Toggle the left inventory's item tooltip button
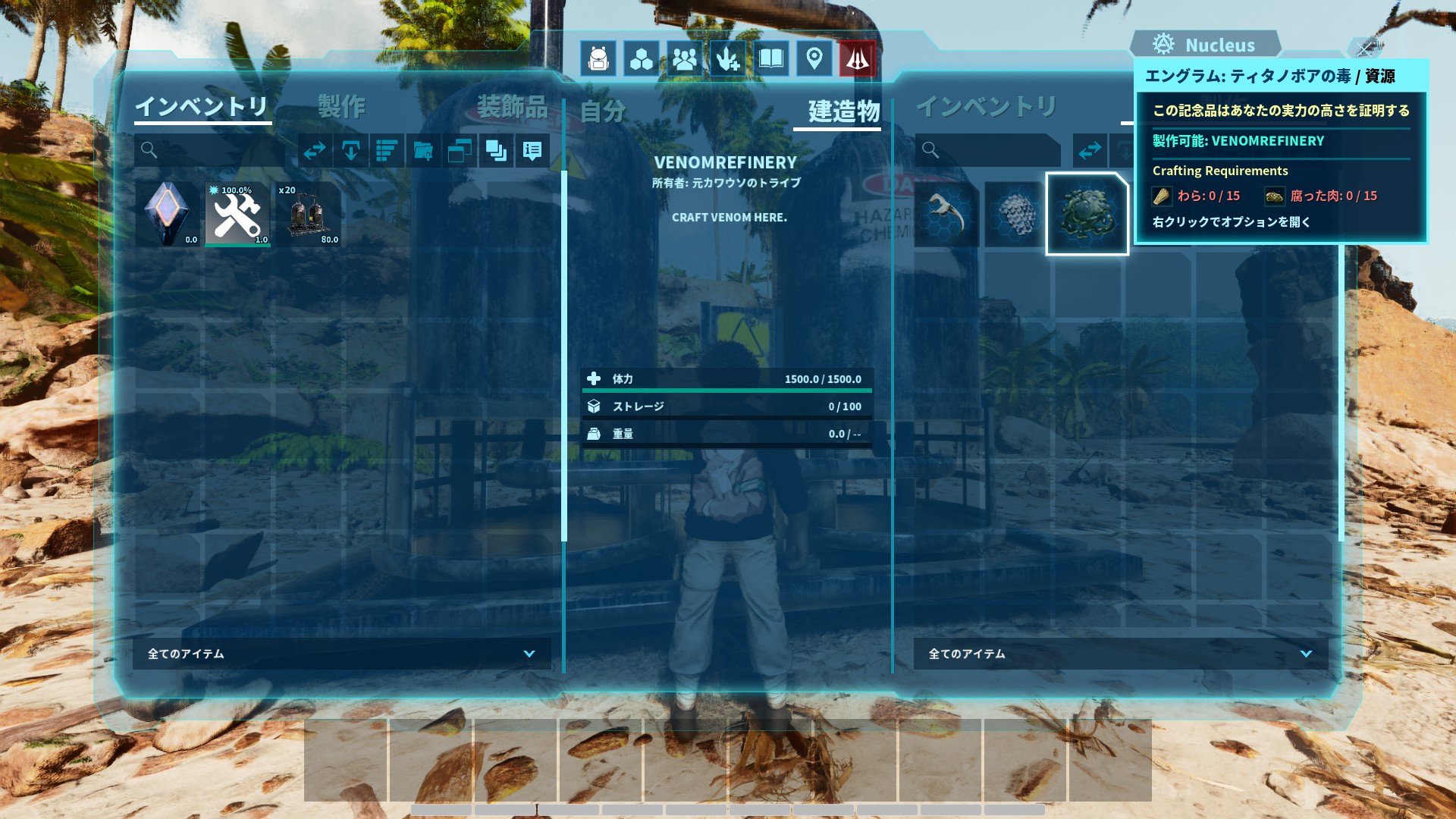1456x819 pixels. [x=532, y=151]
